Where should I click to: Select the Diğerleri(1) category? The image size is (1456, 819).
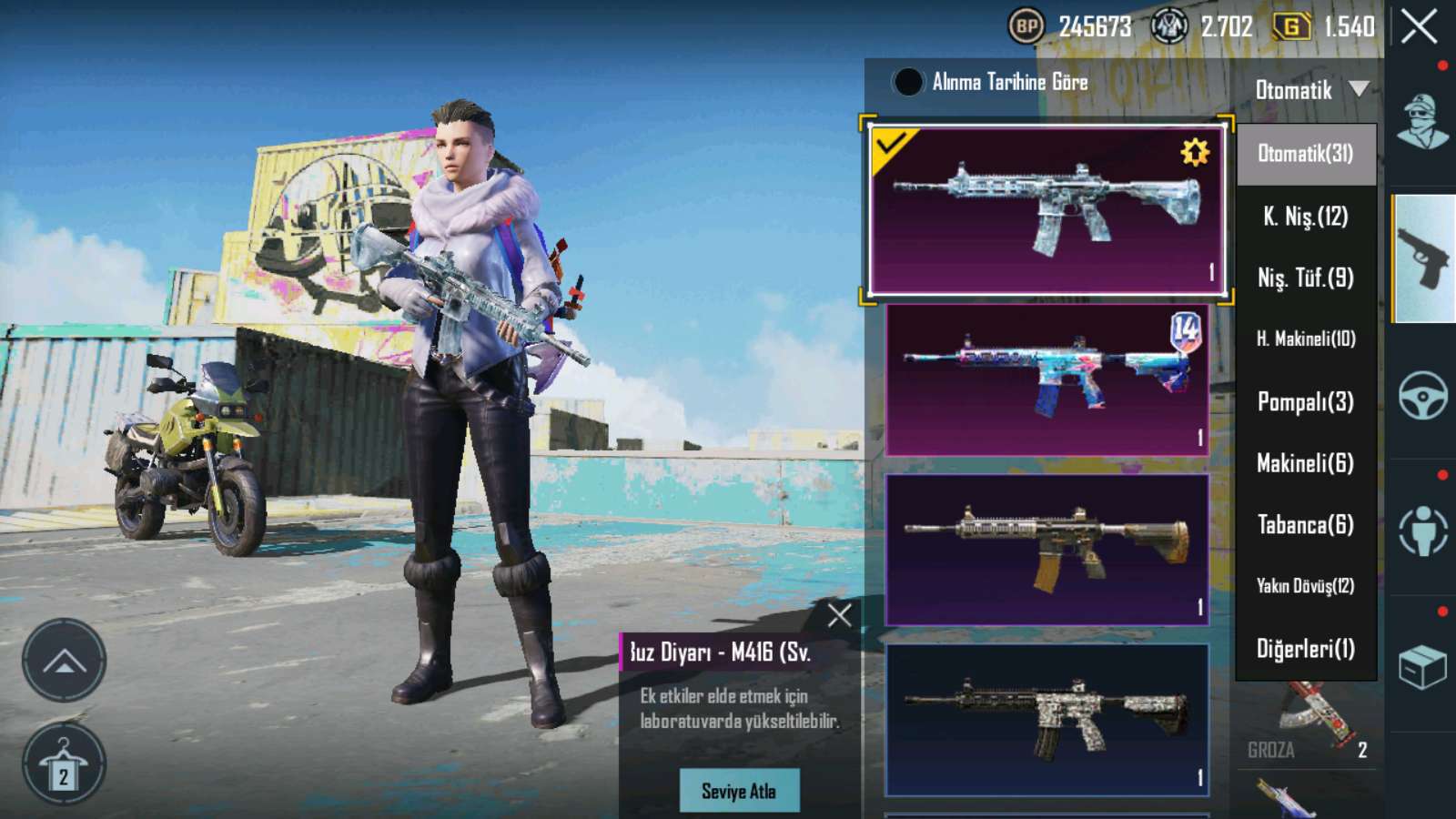point(1305,649)
